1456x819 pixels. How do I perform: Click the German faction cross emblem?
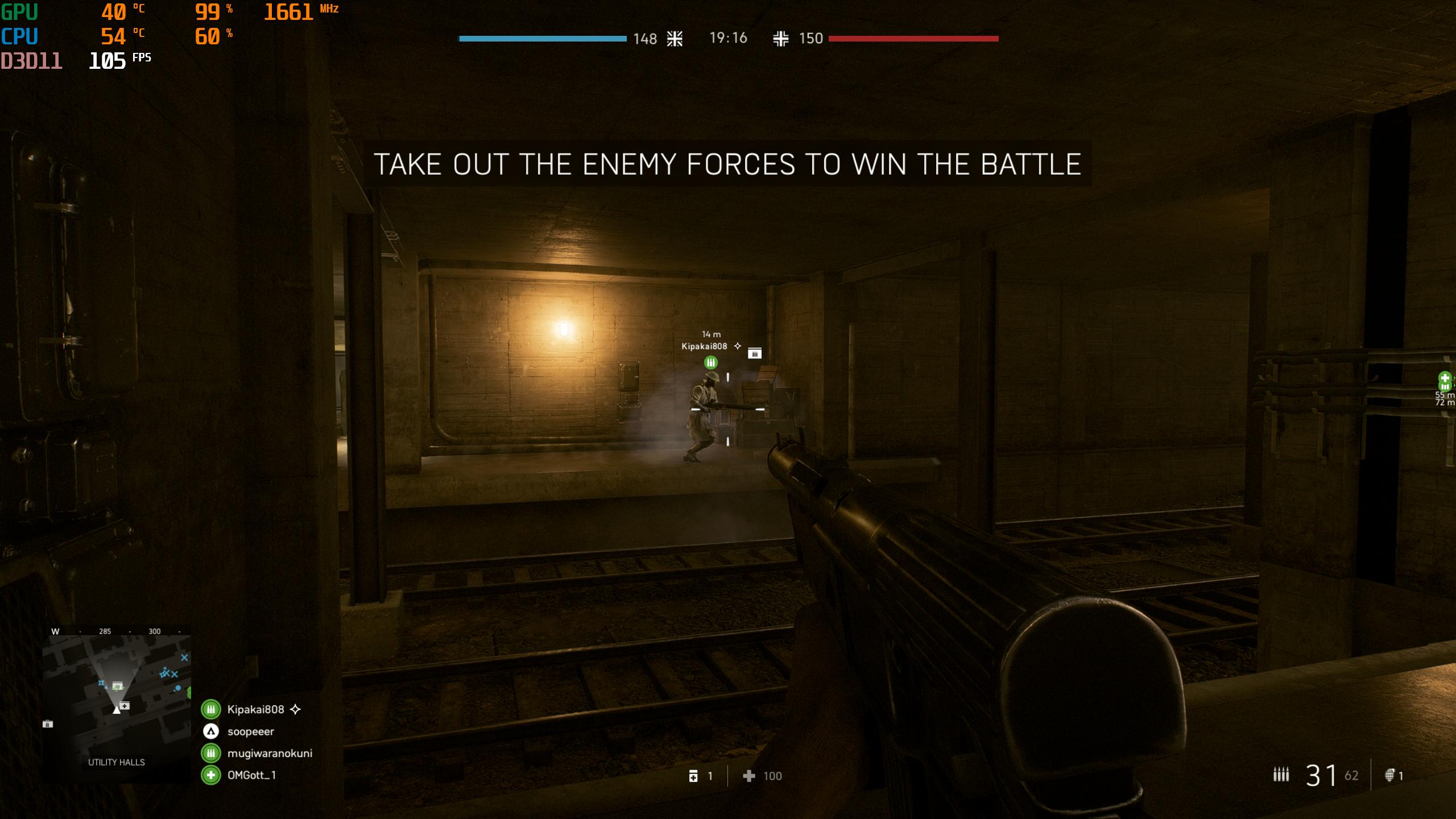pyautogui.click(x=780, y=39)
